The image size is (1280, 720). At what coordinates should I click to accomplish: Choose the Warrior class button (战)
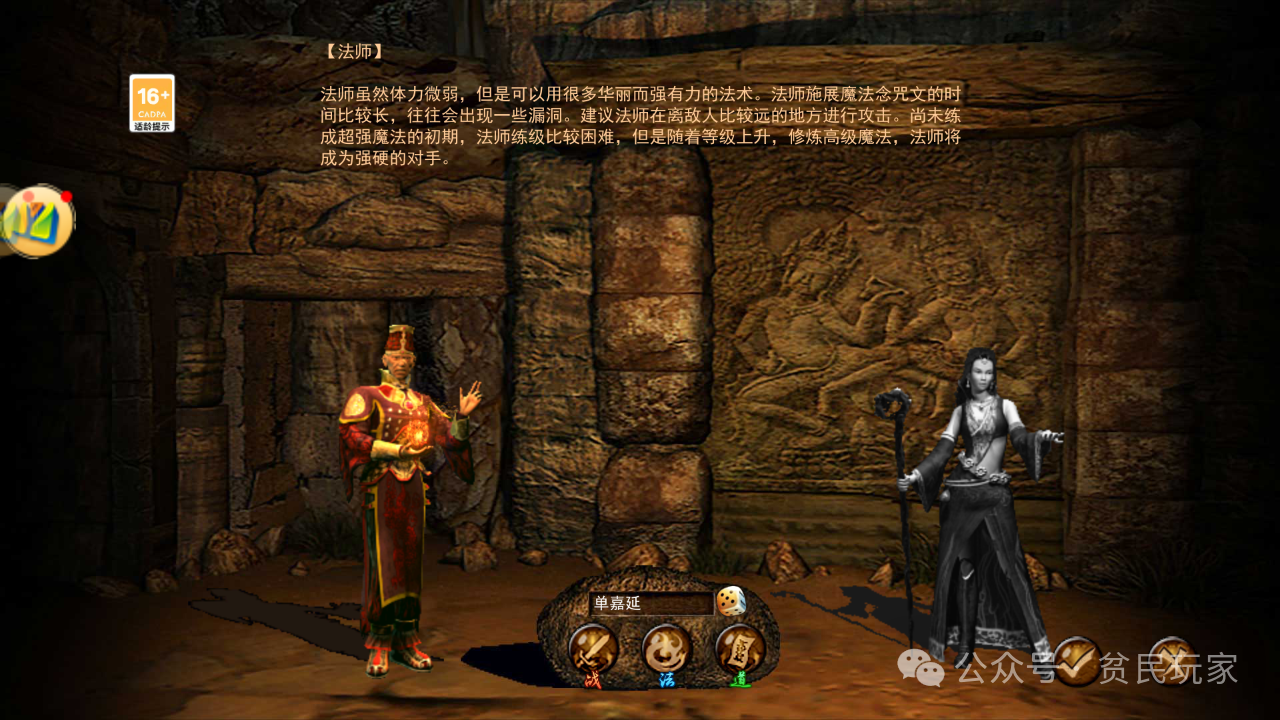(x=593, y=650)
